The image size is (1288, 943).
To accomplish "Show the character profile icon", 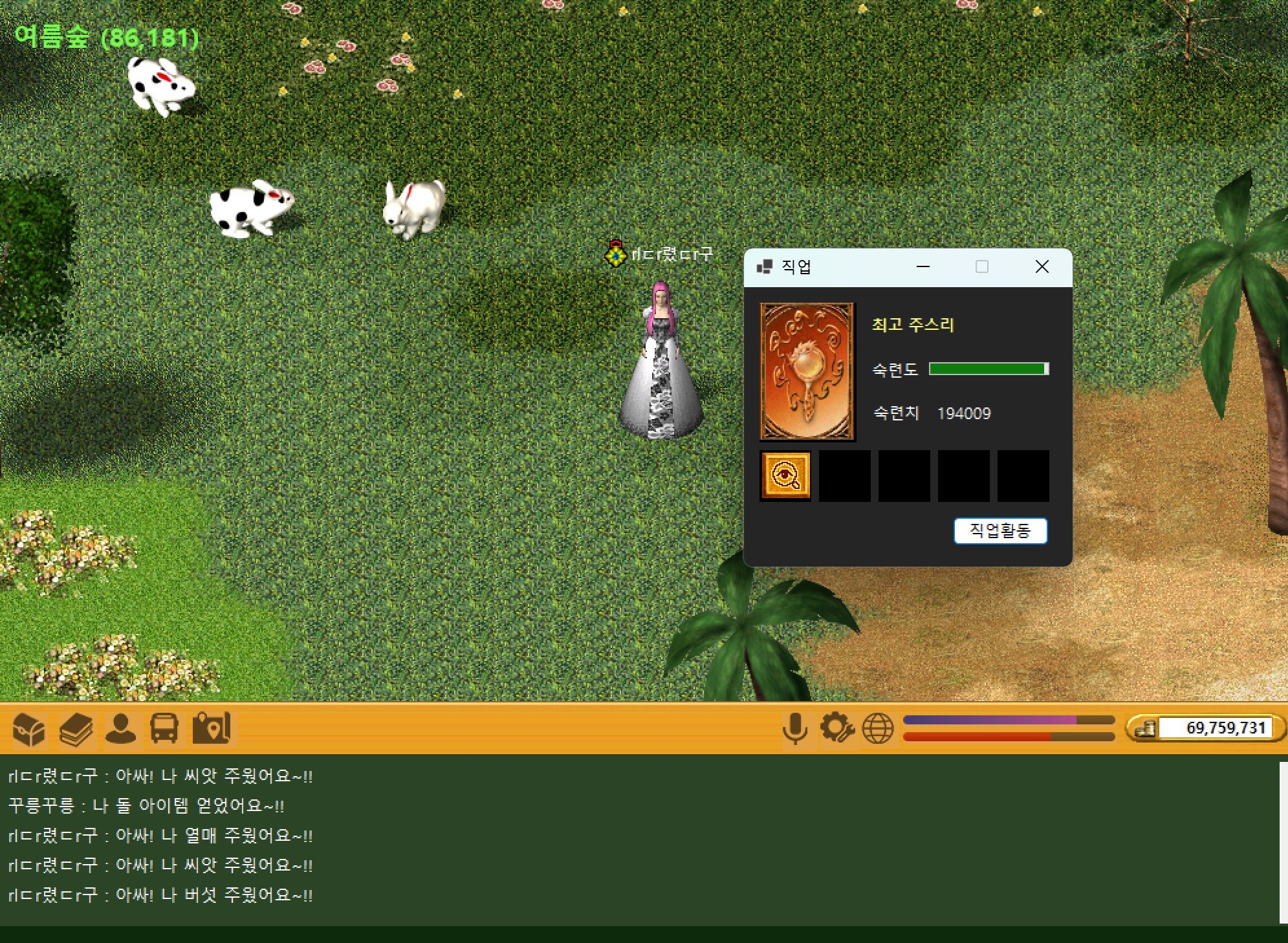I will (x=120, y=729).
